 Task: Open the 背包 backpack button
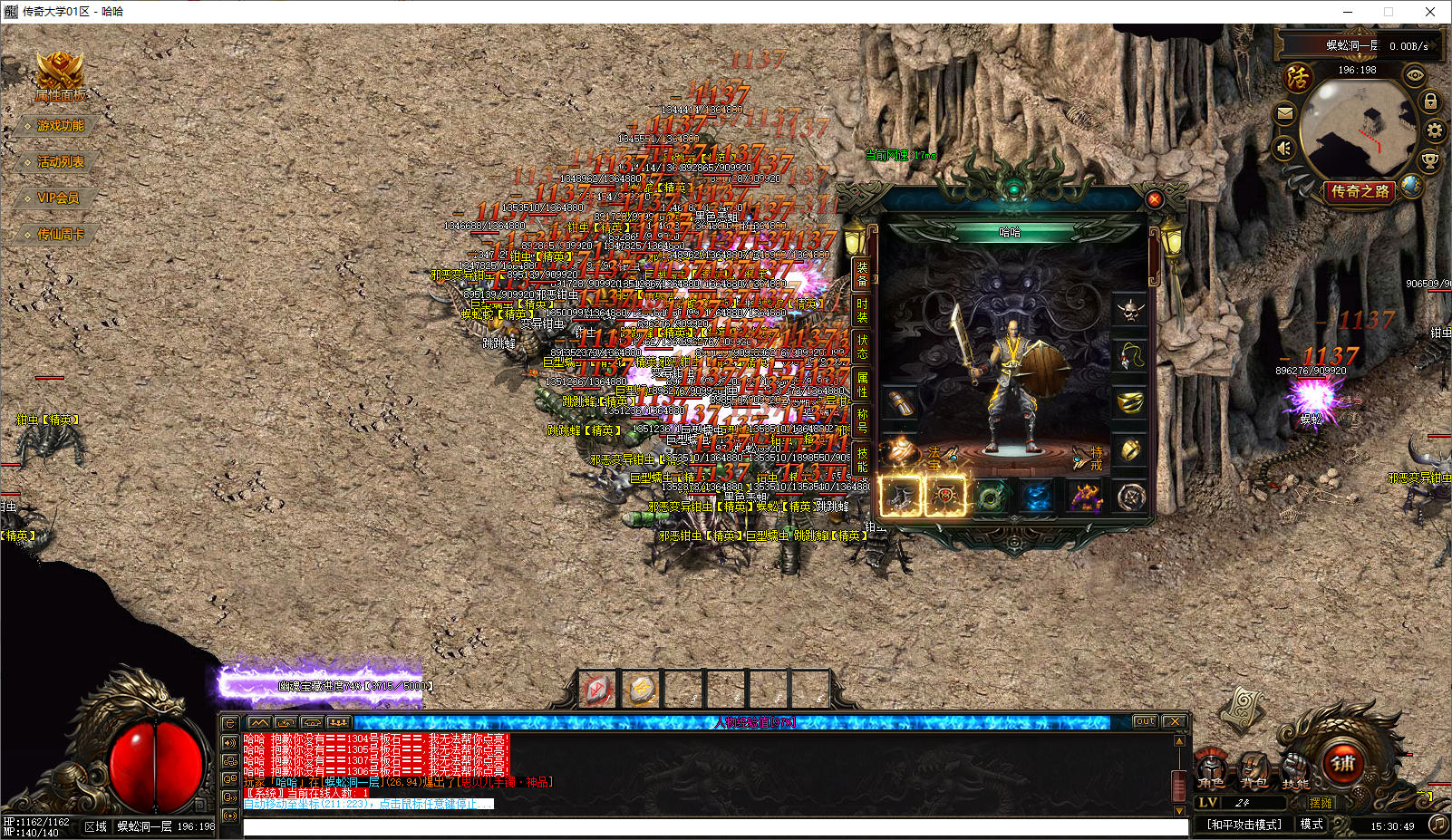(x=1254, y=769)
